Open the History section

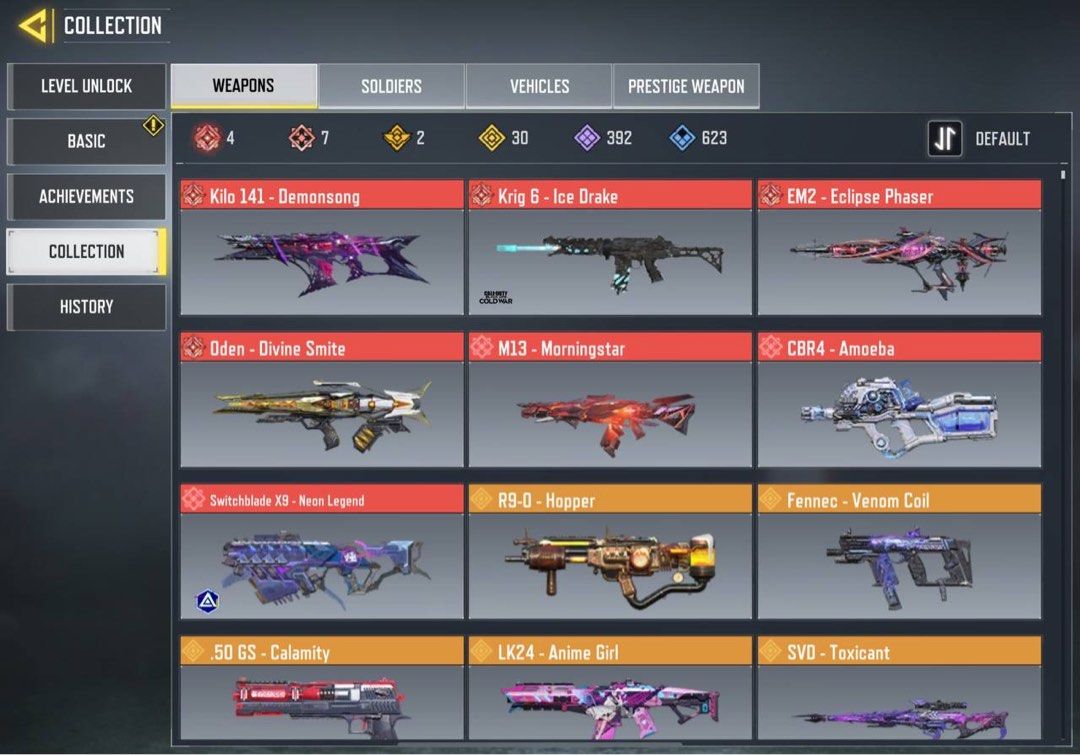coord(86,307)
